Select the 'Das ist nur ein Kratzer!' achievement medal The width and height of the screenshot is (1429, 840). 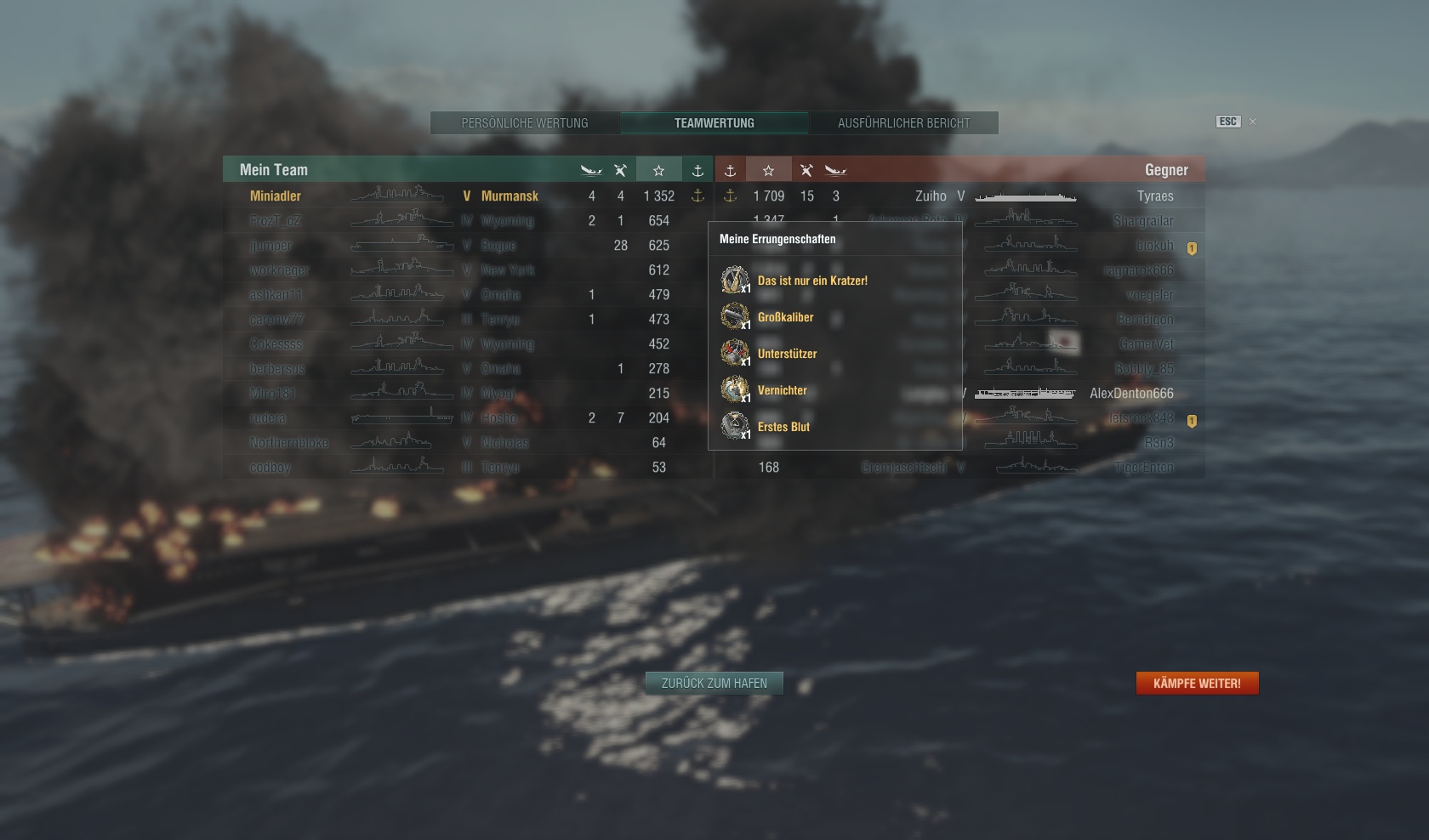[735, 280]
